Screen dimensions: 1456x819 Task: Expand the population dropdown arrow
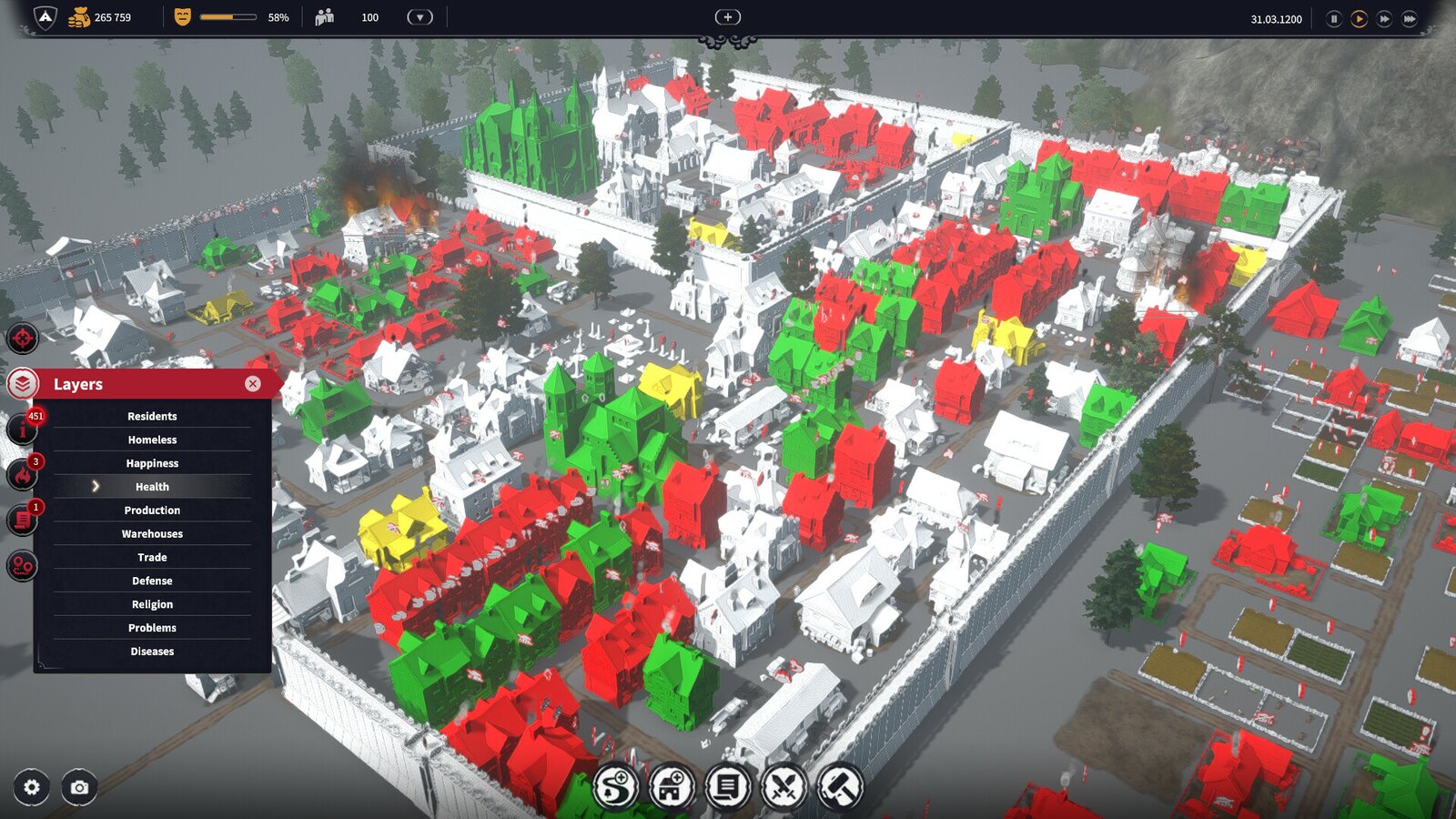tap(419, 16)
